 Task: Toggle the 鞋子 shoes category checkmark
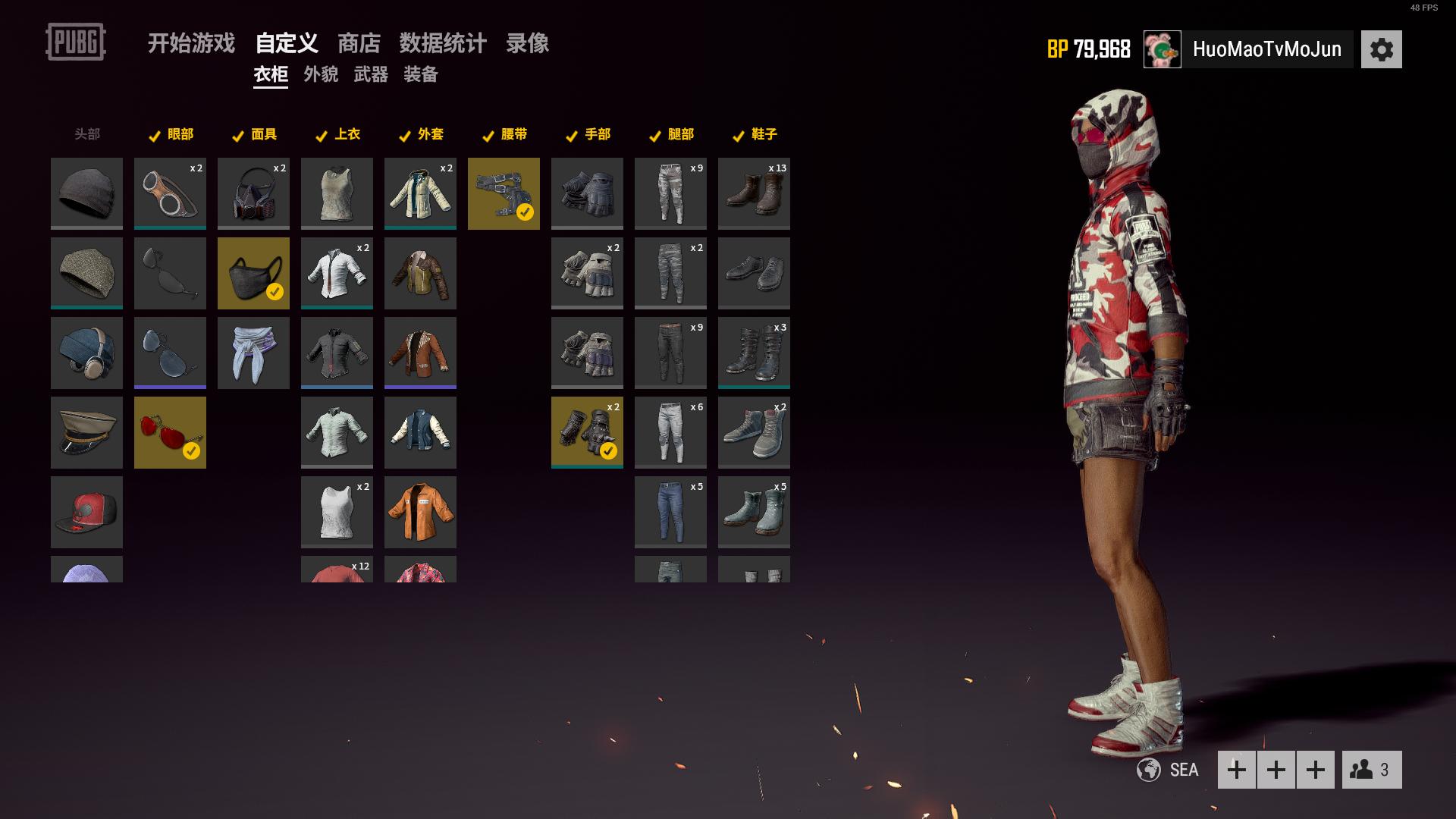[739, 136]
